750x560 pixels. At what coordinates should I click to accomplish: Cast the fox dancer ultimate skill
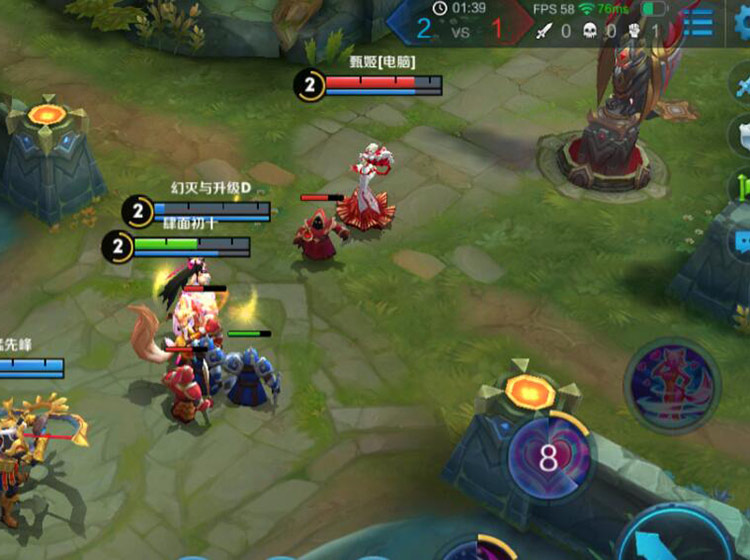click(x=670, y=385)
